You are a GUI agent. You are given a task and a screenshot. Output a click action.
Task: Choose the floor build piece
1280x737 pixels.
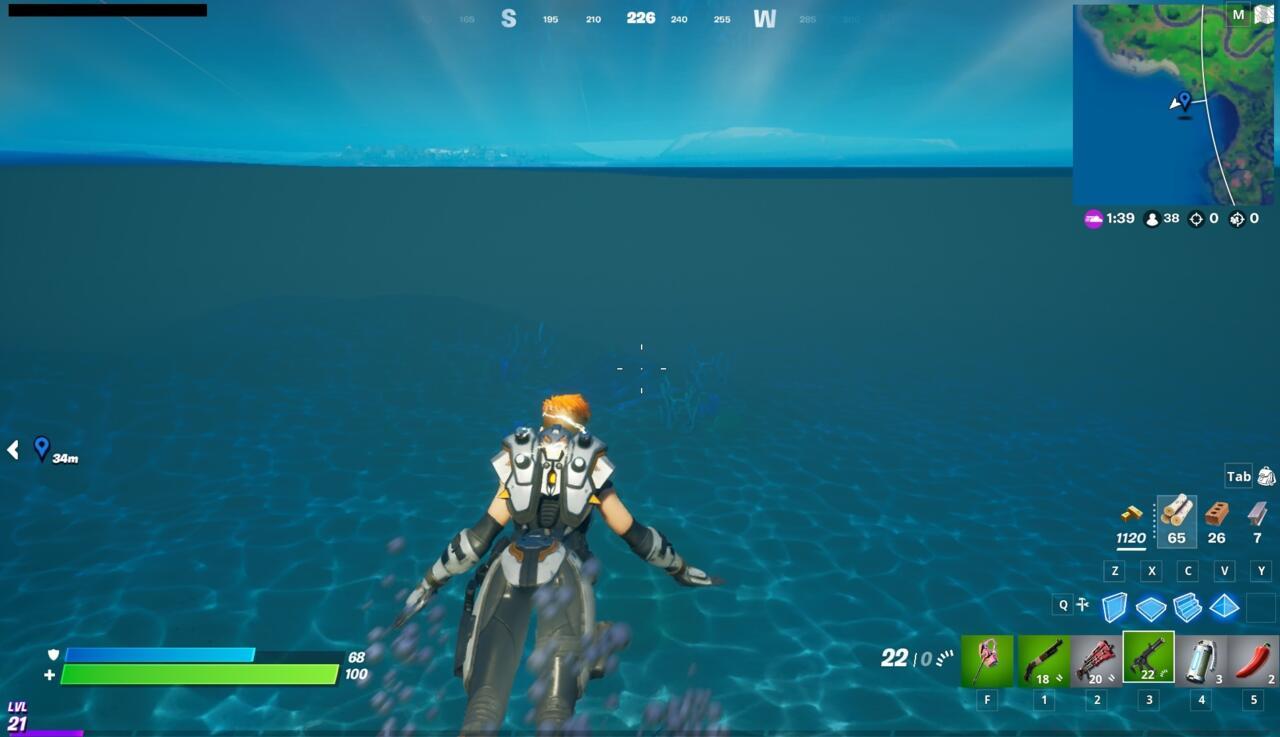1150,605
